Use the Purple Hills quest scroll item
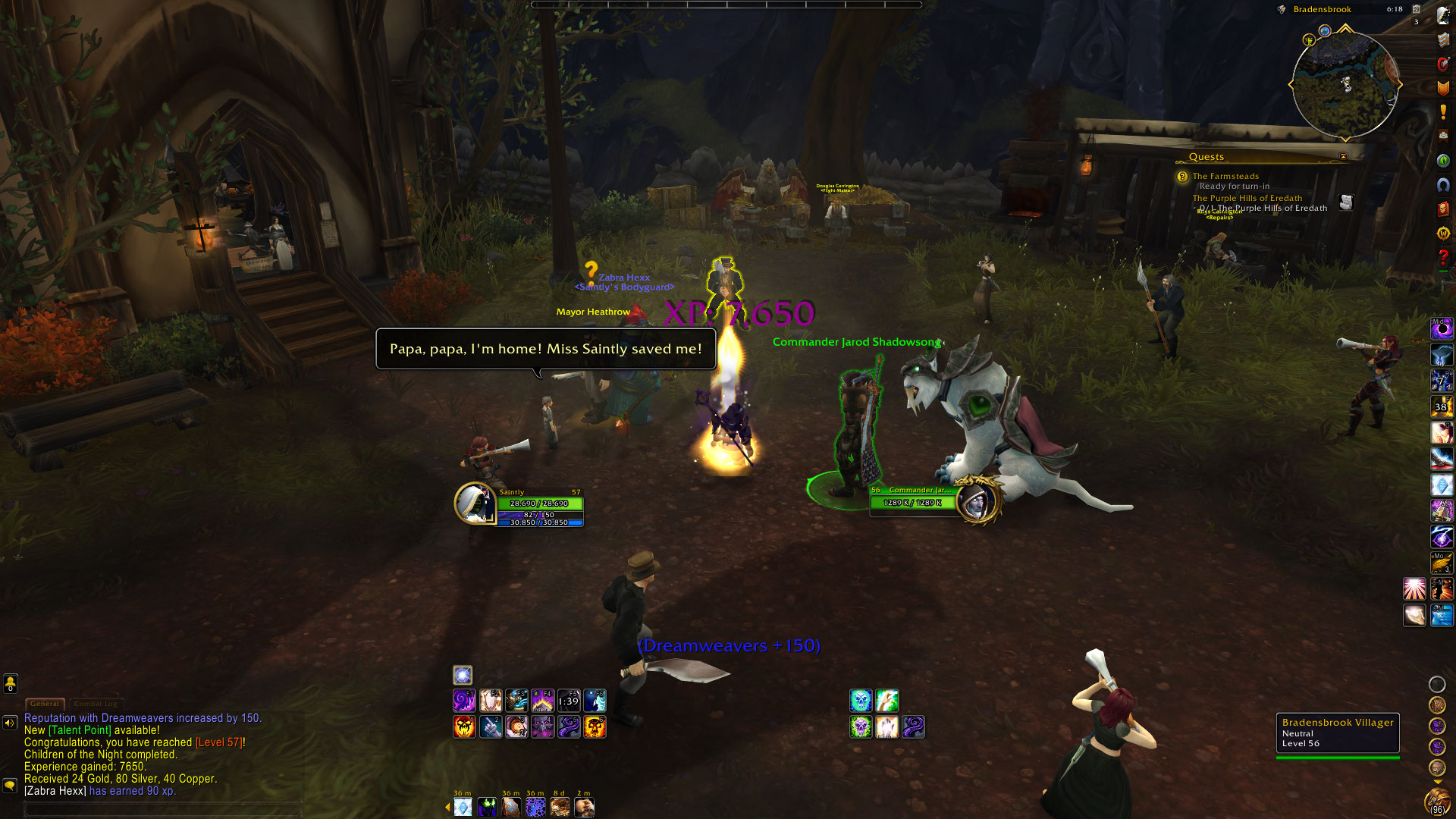 click(1346, 202)
